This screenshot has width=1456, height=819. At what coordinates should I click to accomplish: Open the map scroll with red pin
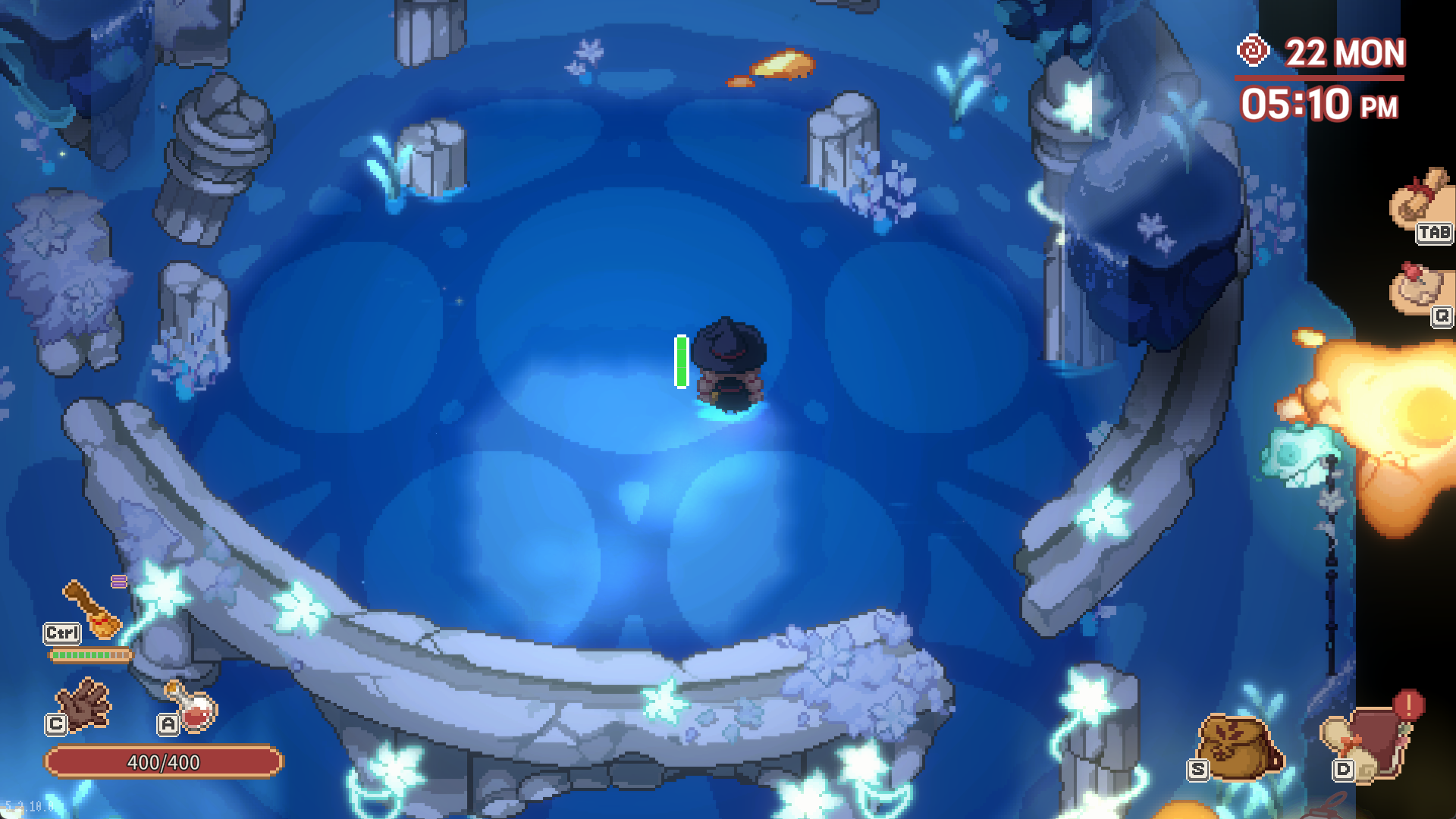1417,288
